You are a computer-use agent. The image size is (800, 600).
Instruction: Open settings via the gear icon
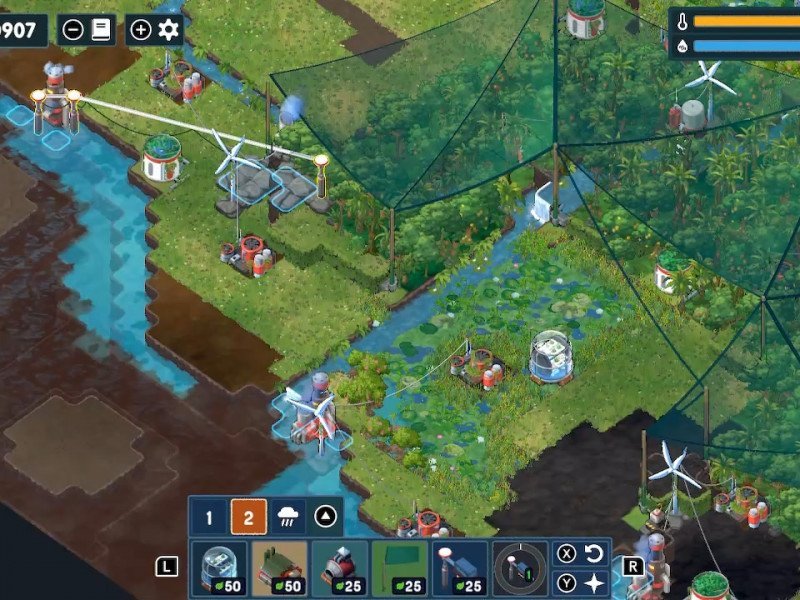(168, 29)
